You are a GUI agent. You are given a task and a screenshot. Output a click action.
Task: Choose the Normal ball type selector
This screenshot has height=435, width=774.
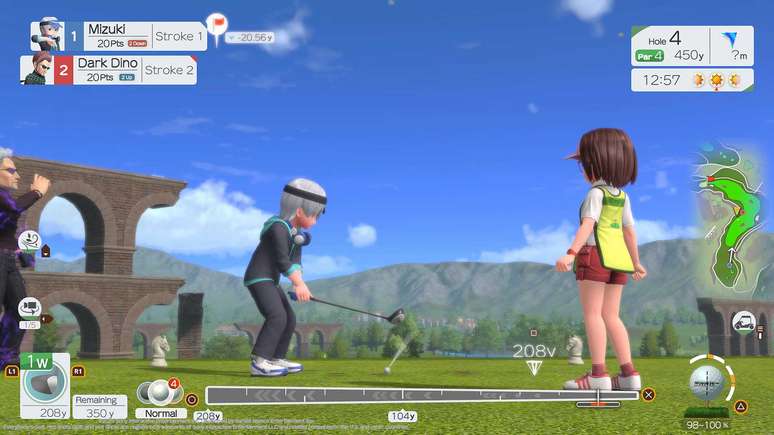coord(160,395)
